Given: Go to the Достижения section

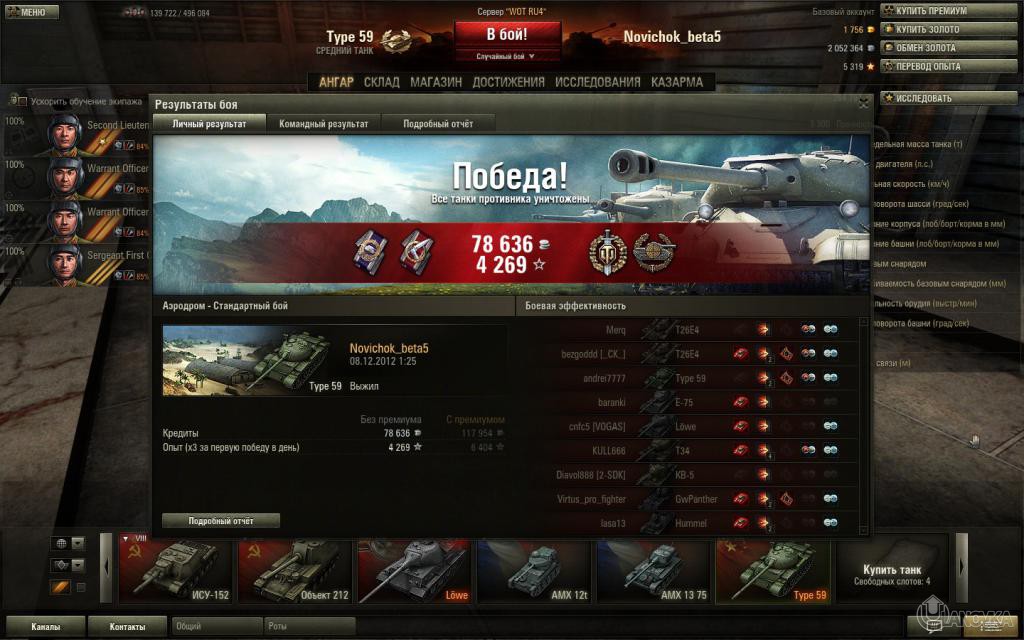Looking at the screenshot, I should pos(508,82).
